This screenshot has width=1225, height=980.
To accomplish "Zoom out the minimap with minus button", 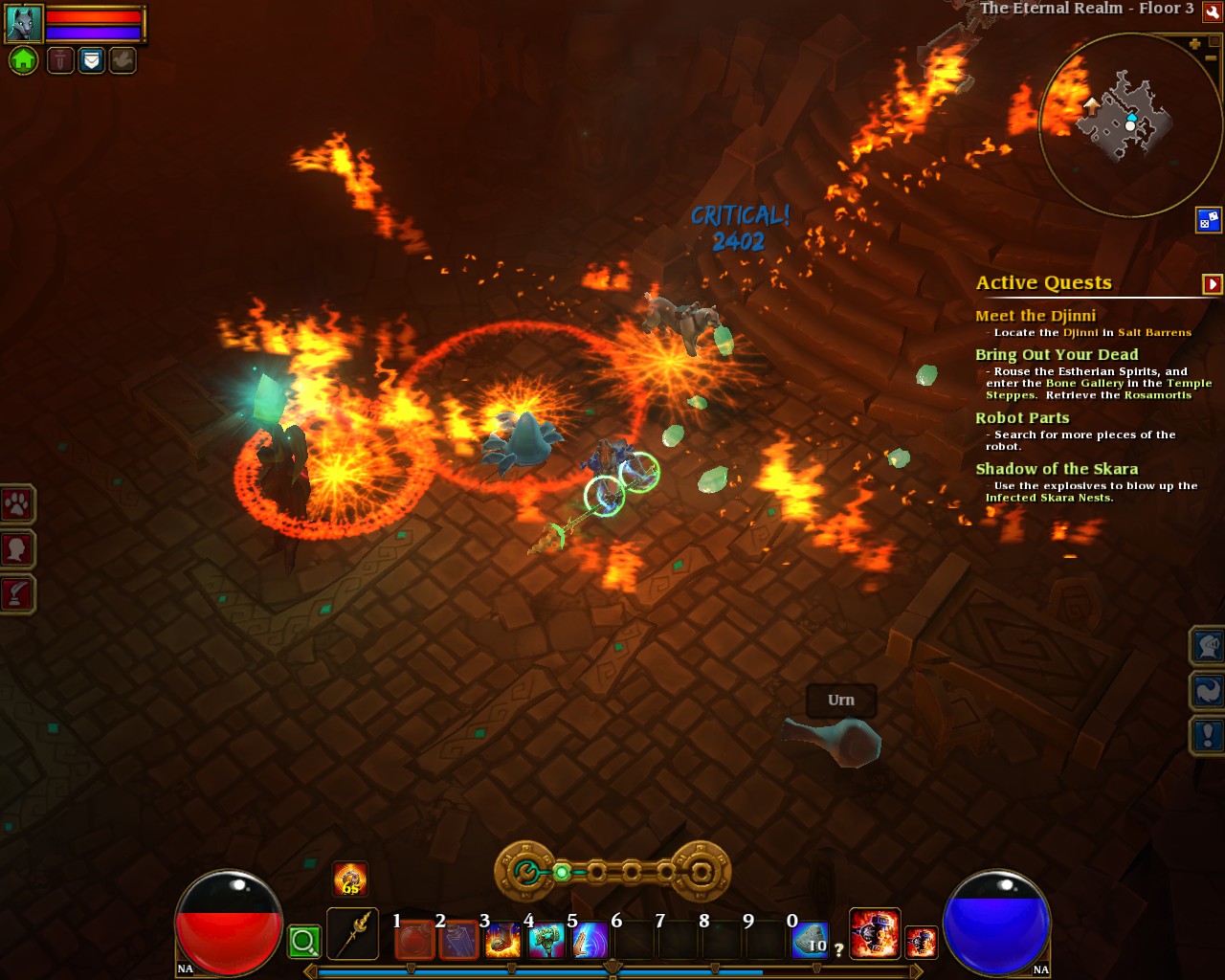I will [1211, 59].
